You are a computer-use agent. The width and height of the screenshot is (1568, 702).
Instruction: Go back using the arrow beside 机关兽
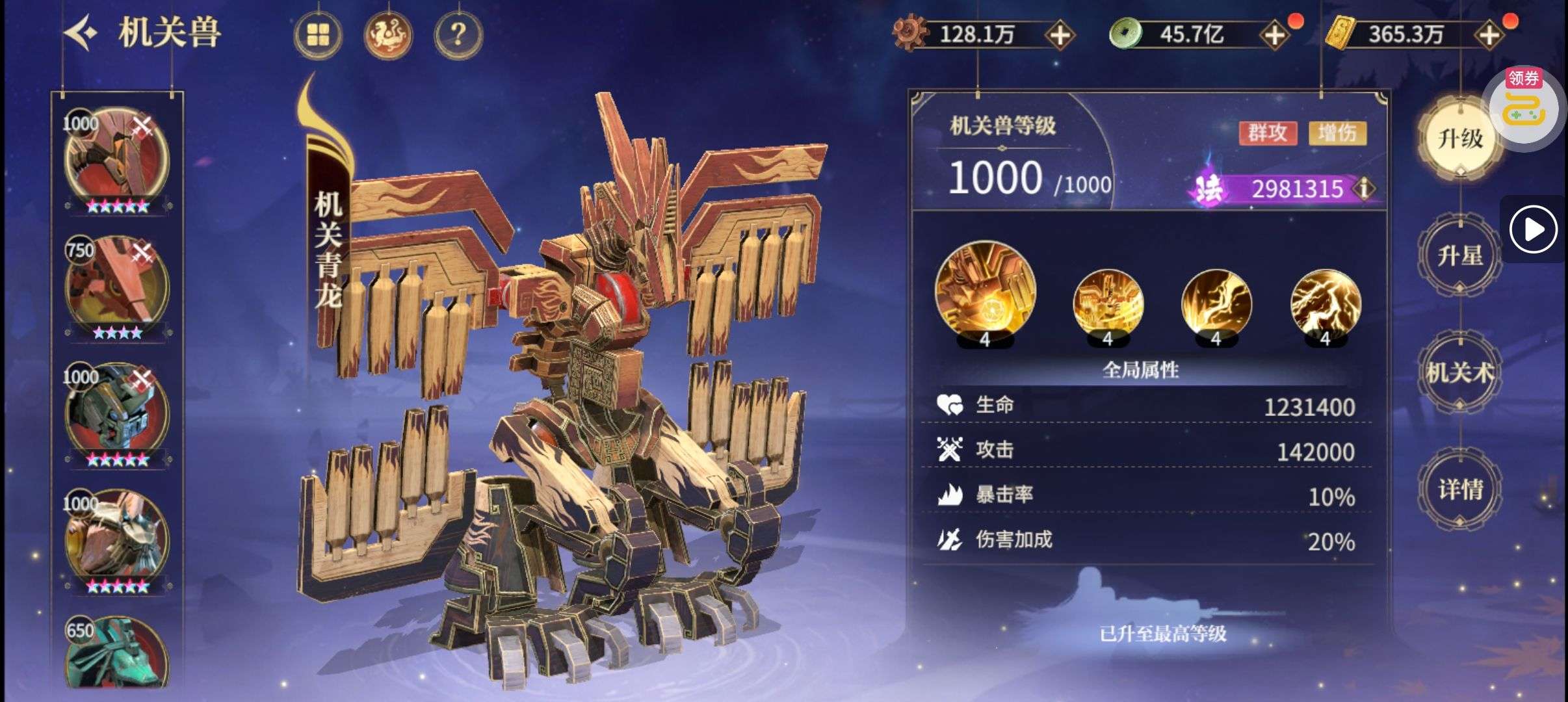(x=81, y=33)
